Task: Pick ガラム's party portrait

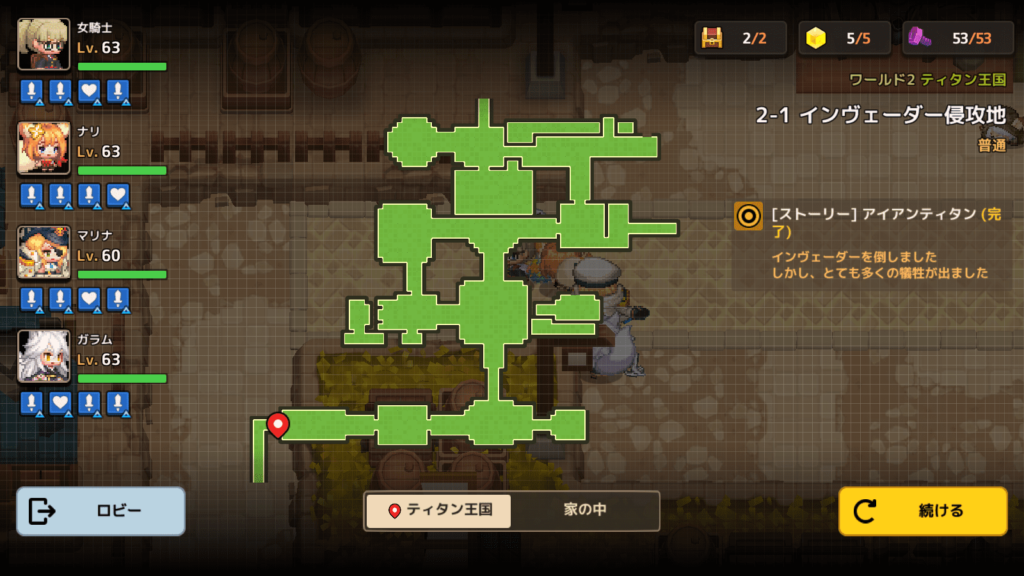Action: point(44,356)
